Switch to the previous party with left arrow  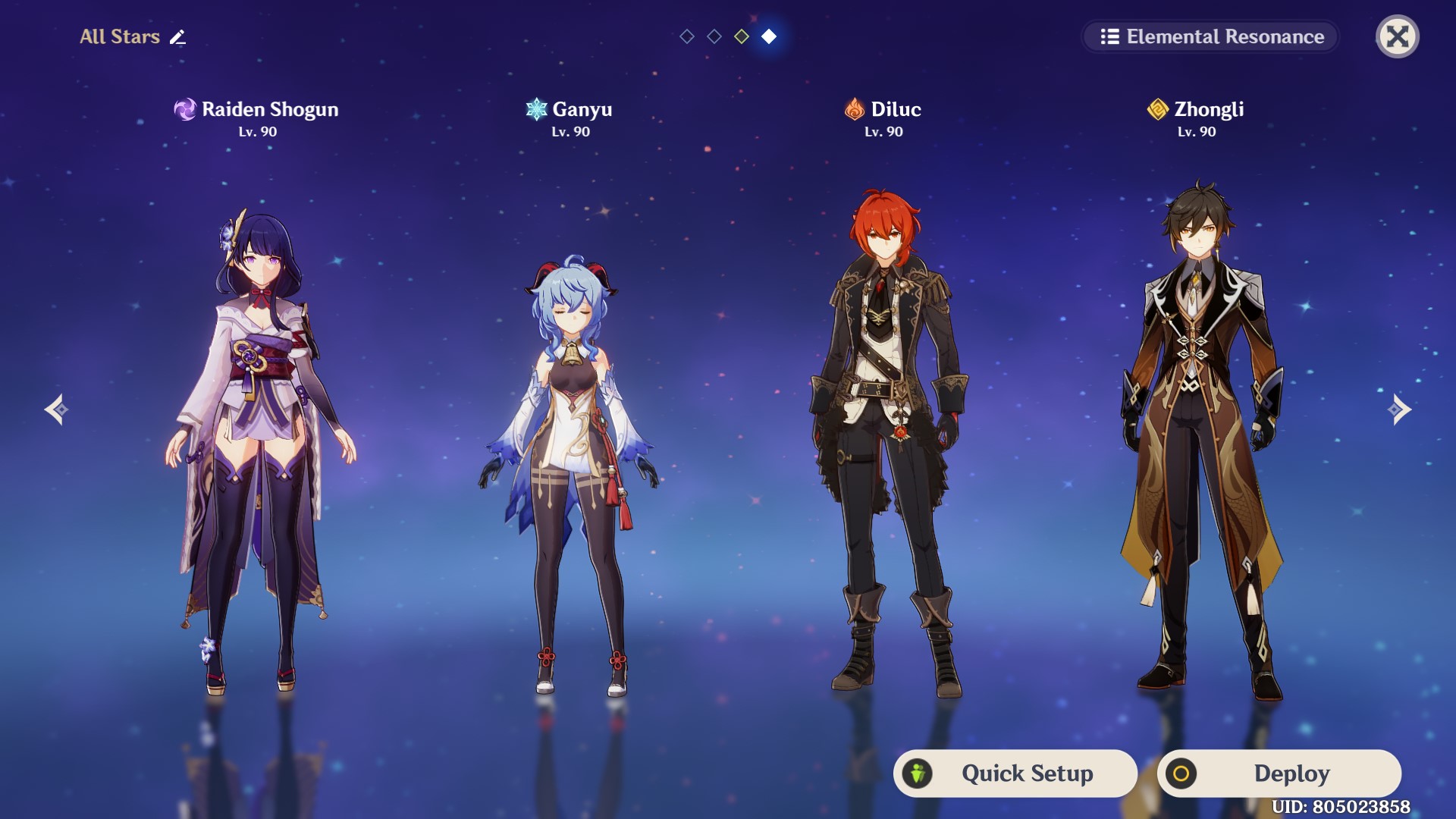pos(56,409)
